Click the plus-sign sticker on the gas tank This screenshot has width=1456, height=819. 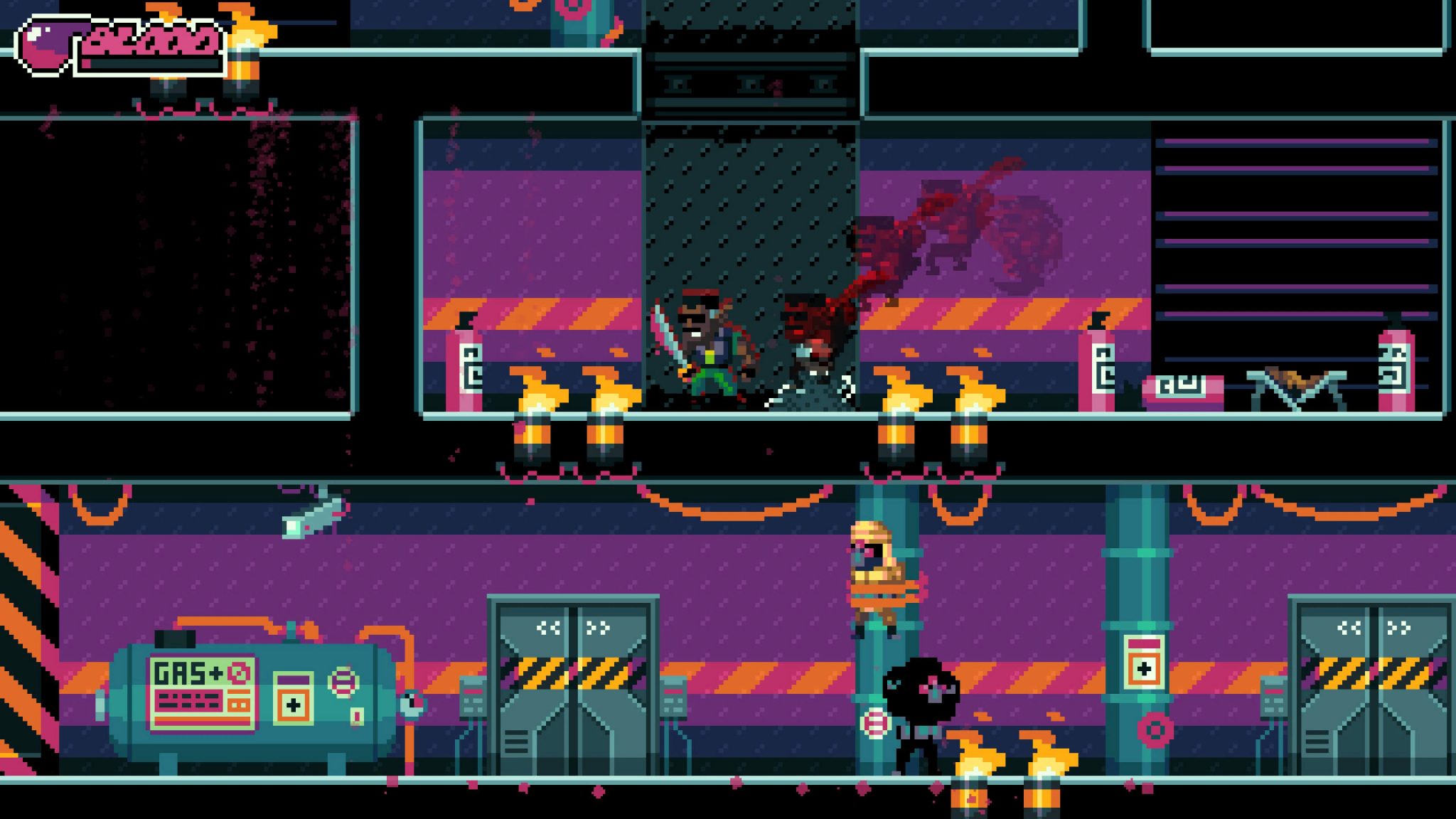[293, 705]
